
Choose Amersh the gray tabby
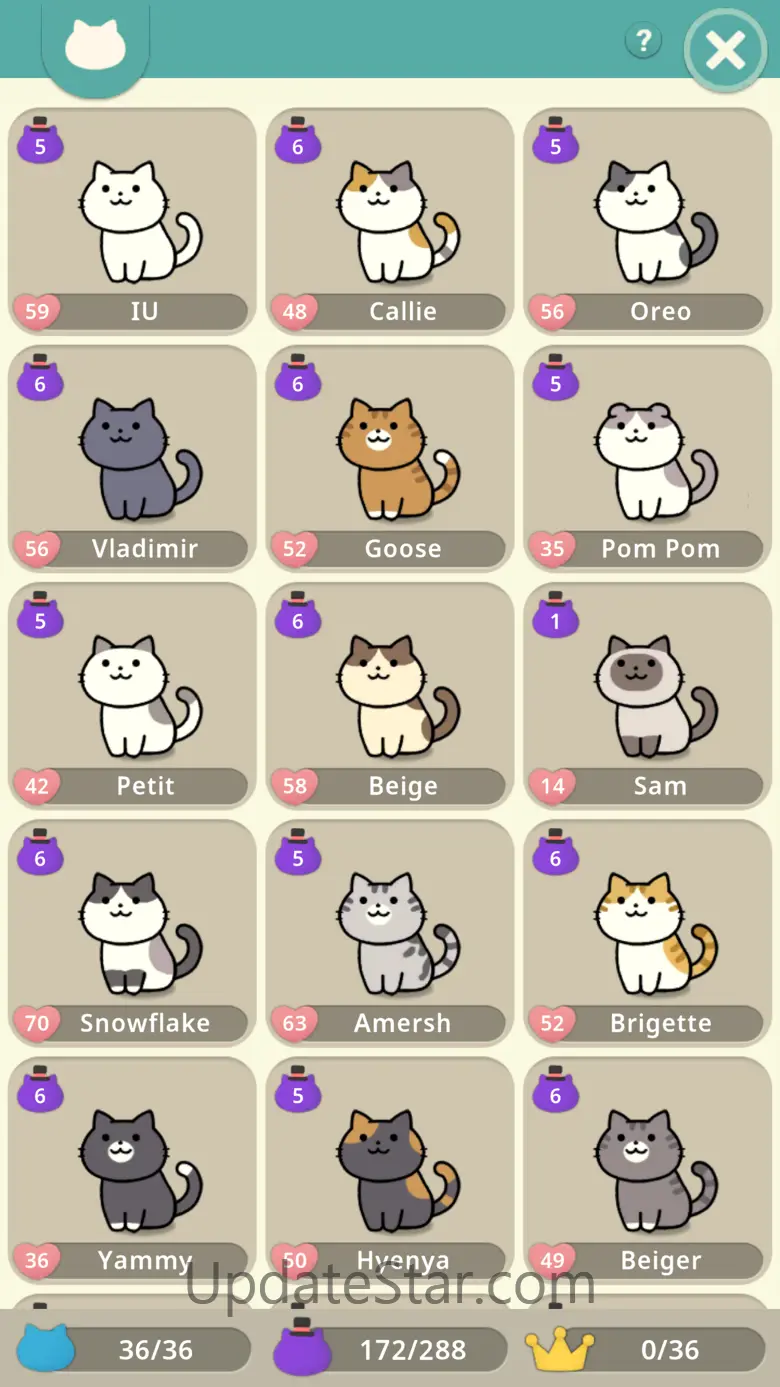(390, 933)
